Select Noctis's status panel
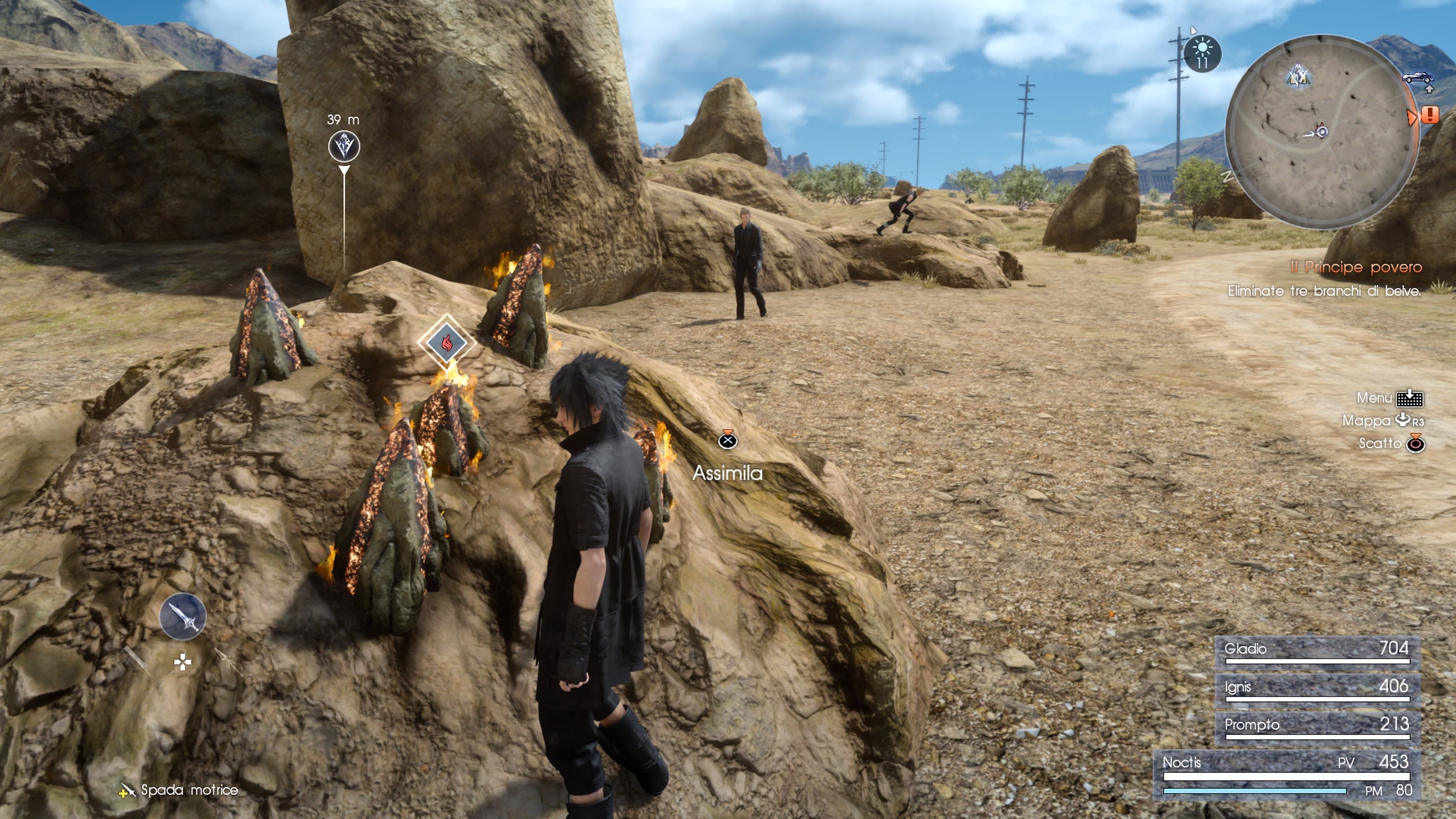The height and width of the screenshot is (819, 1456). coord(1287,775)
